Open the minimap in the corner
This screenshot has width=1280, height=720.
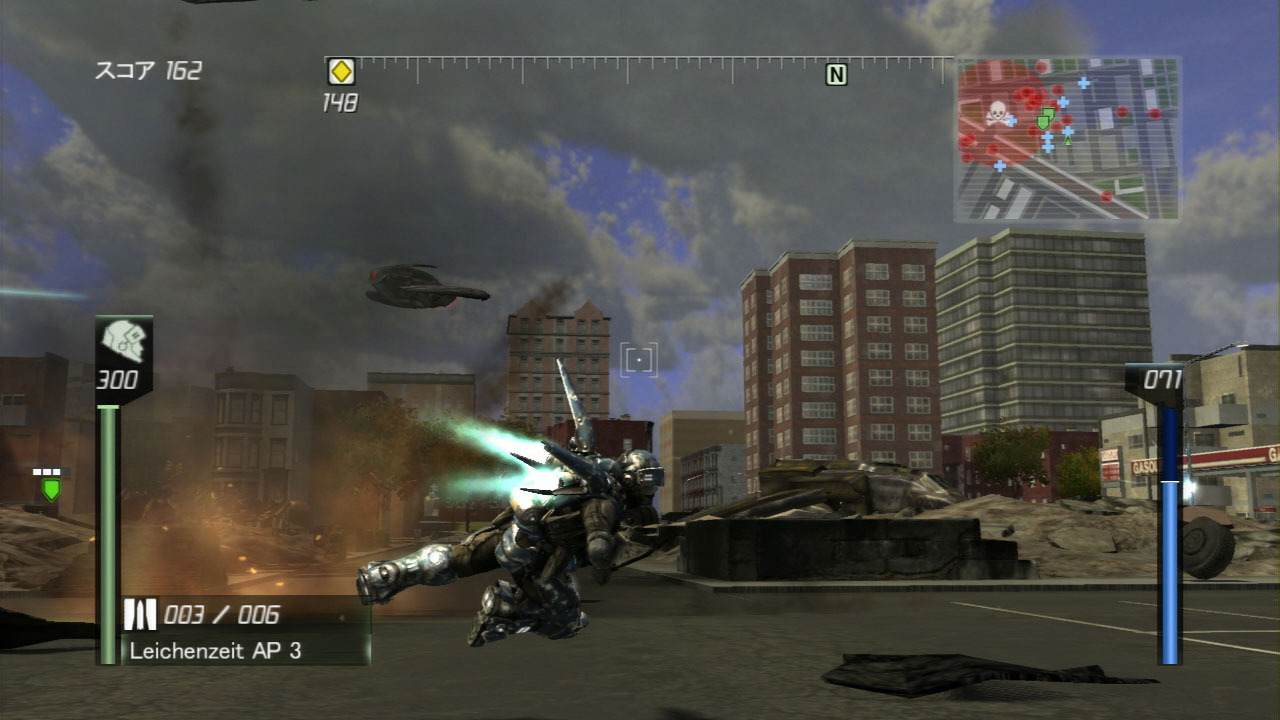pos(1067,139)
